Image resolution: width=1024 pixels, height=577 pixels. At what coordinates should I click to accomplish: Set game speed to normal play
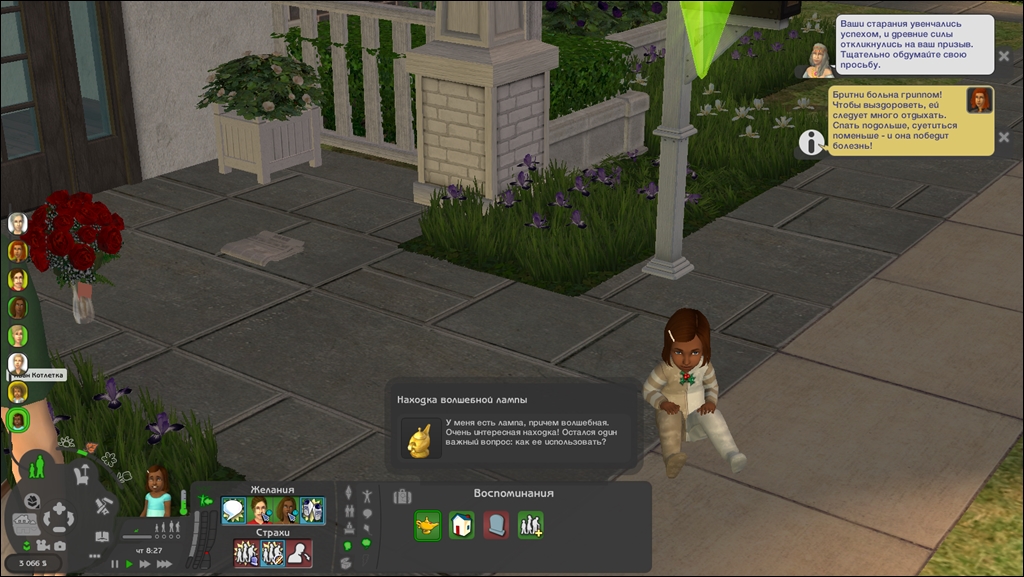pyautogui.click(x=129, y=564)
